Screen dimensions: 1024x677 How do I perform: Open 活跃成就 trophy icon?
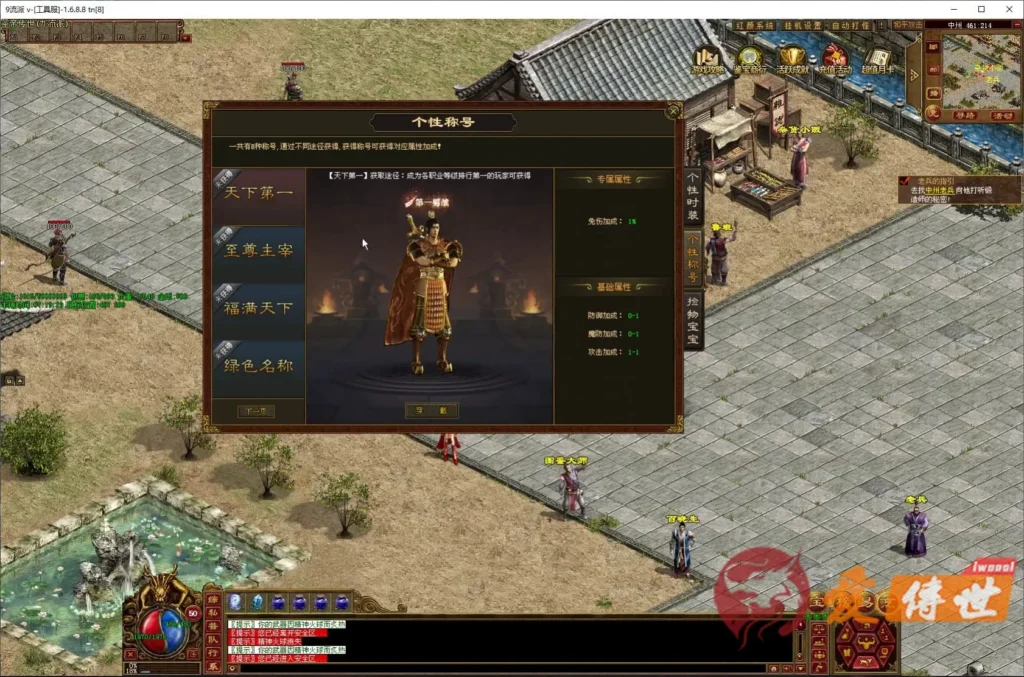tap(793, 60)
